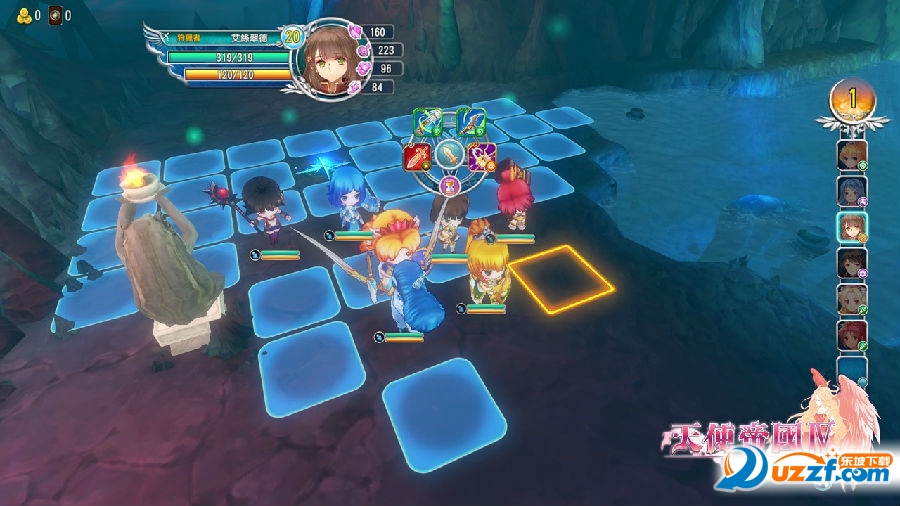Screen dimensions: 900x506
Task: Select the hourglass wait command
Action: click(449, 186)
